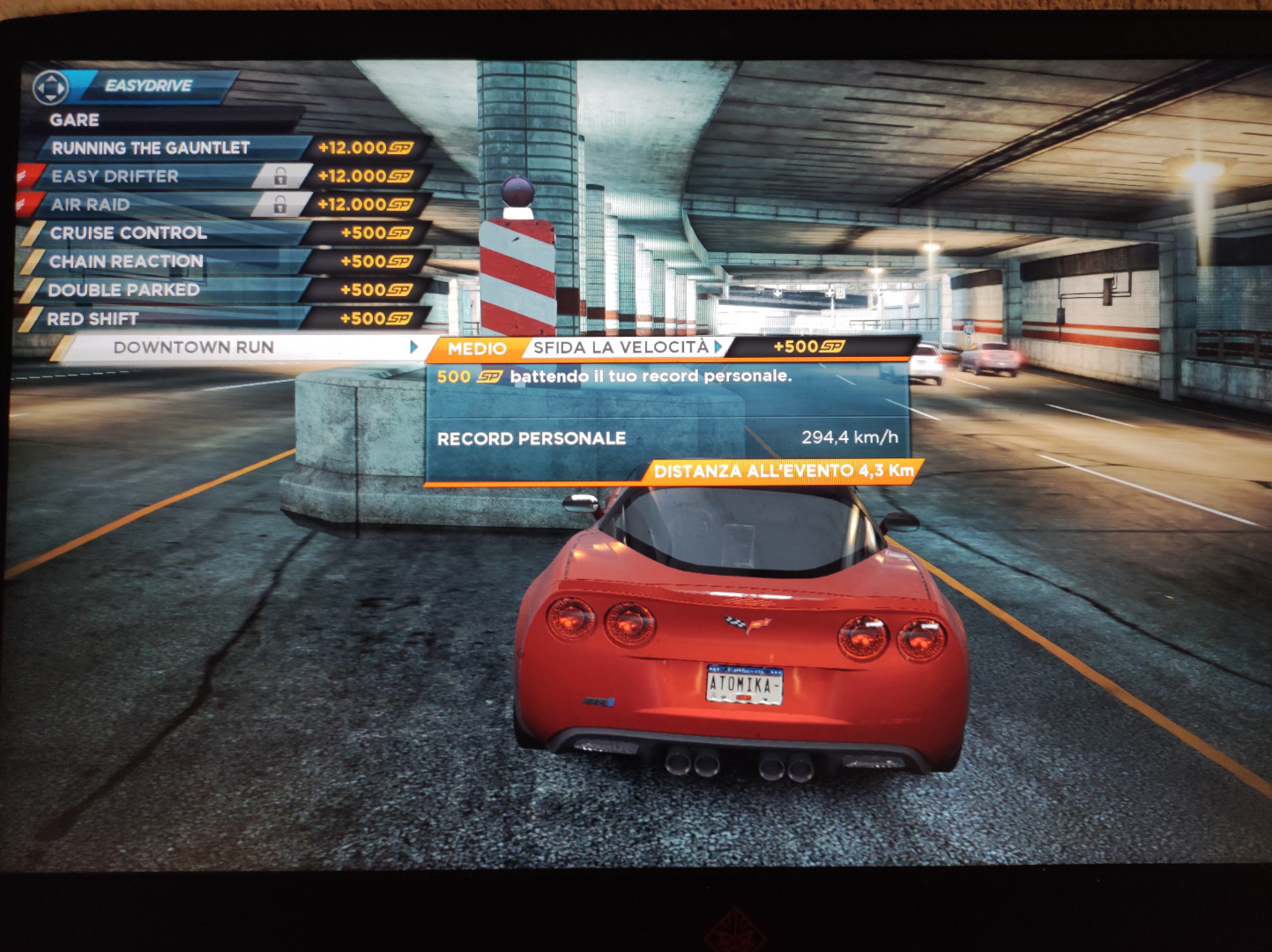Select the highlighted Downtown Run entry
The image size is (1272, 952).
pos(194,347)
